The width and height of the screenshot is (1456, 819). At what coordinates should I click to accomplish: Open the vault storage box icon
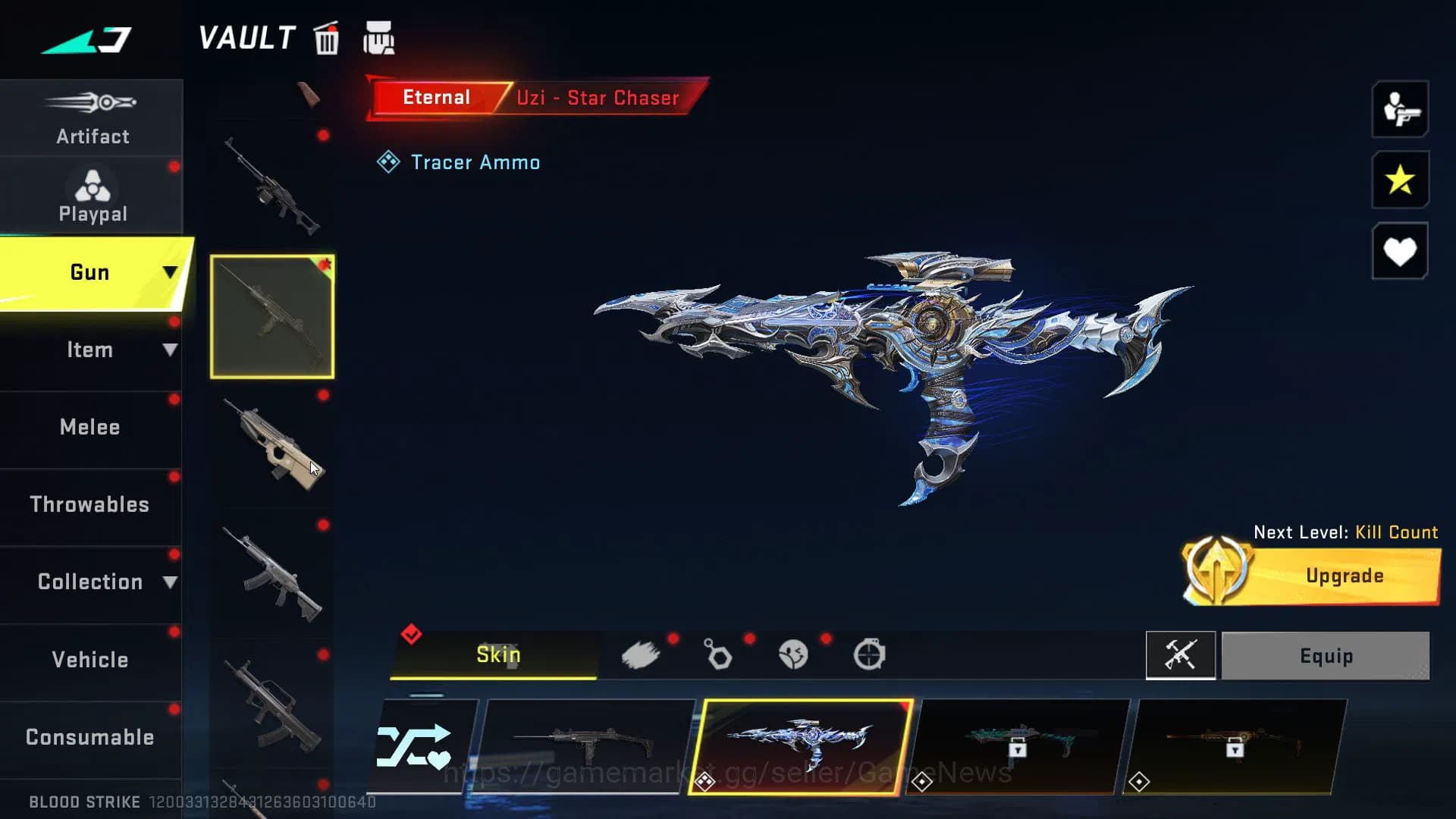click(x=379, y=39)
